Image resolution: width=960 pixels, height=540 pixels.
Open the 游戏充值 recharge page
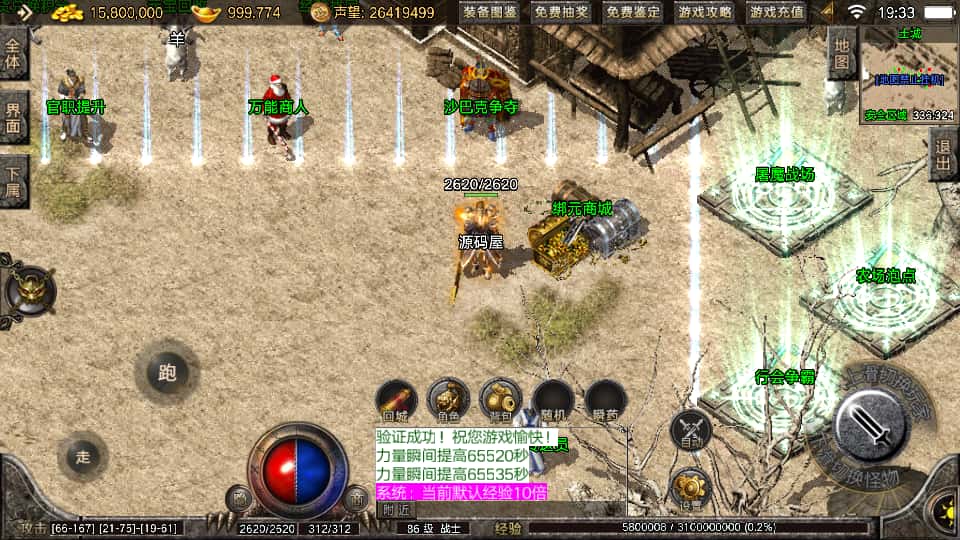776,13
